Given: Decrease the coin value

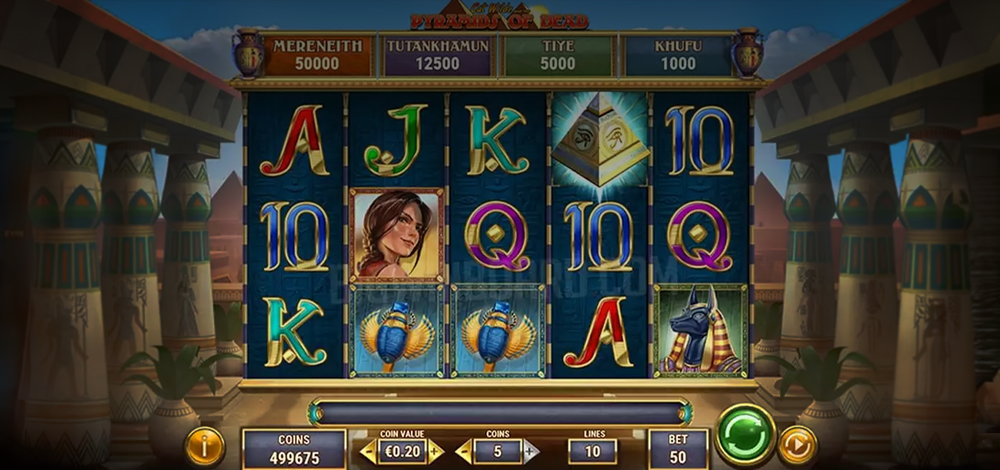Looking at the screenshot, I should [x=370, y=451].
